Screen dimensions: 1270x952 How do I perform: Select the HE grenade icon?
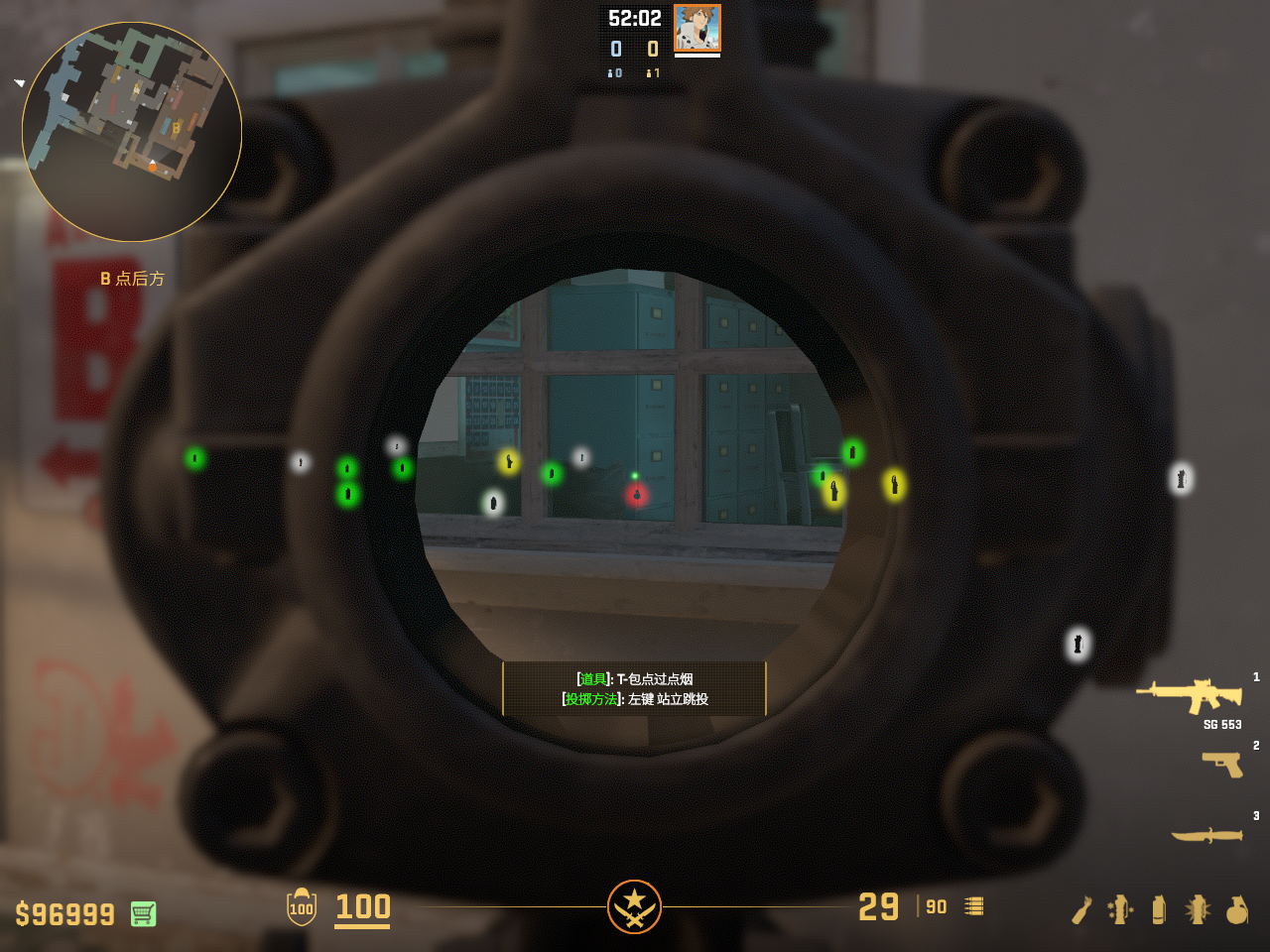click(x=1236, y=909)
